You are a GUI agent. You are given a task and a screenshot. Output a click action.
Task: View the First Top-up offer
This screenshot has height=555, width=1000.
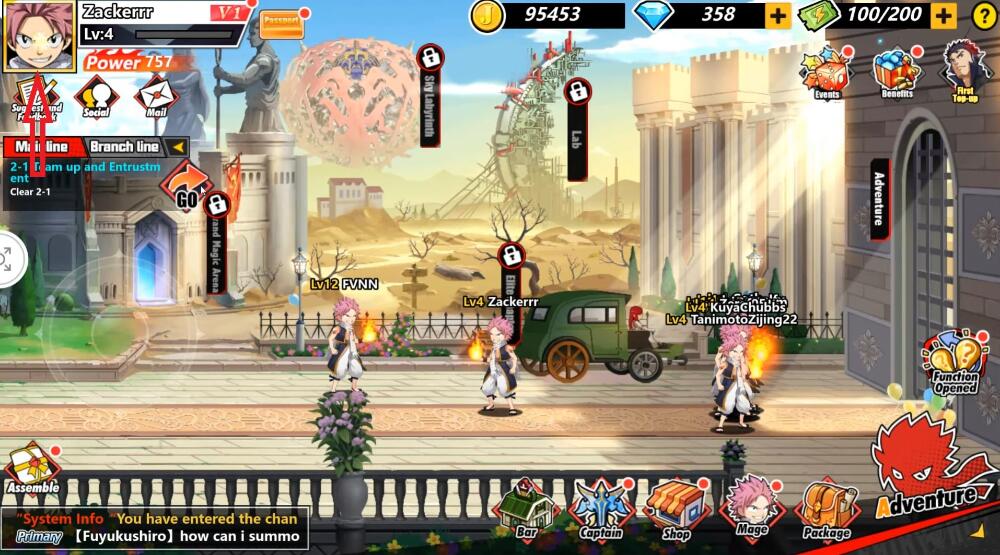[962, 70]
